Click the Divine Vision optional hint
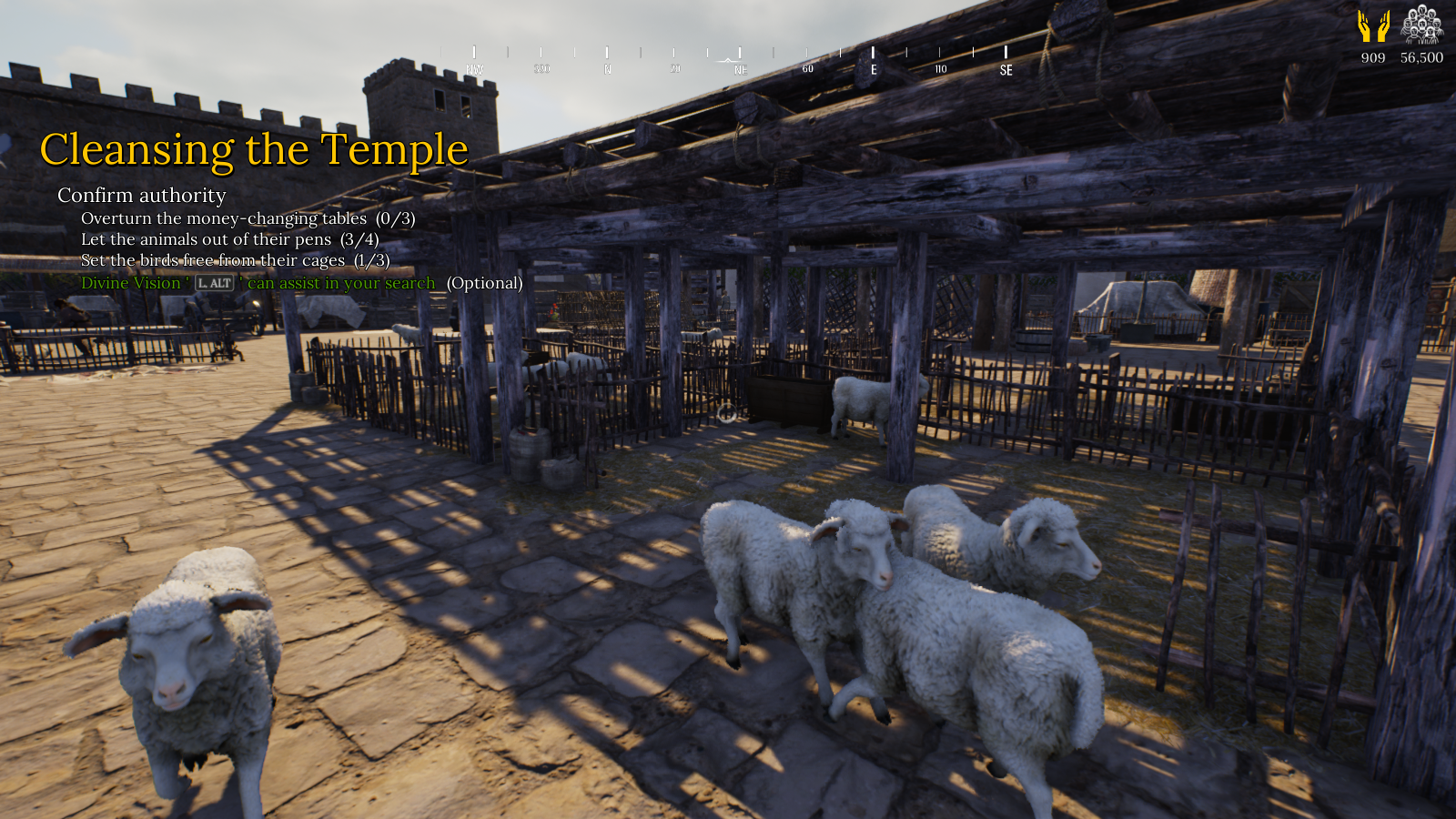This screenshot has width=1456, height=819. click(x=301, y=283)
